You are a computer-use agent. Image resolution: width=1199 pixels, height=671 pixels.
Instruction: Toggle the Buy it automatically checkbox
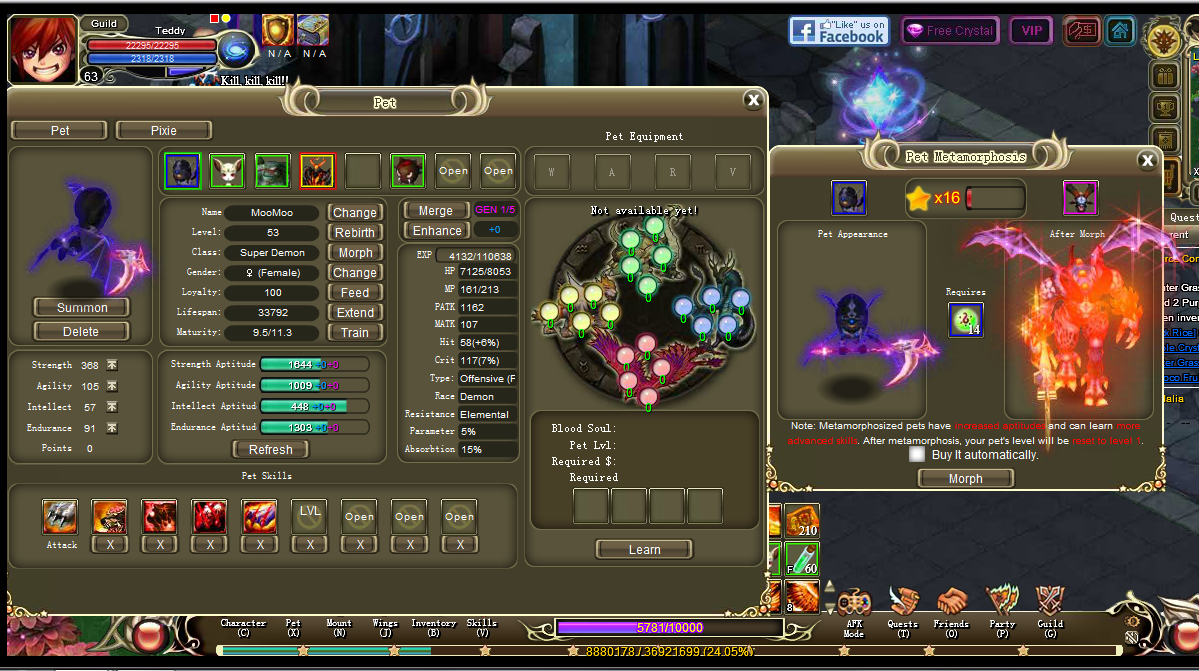click(x=917, y=454)
